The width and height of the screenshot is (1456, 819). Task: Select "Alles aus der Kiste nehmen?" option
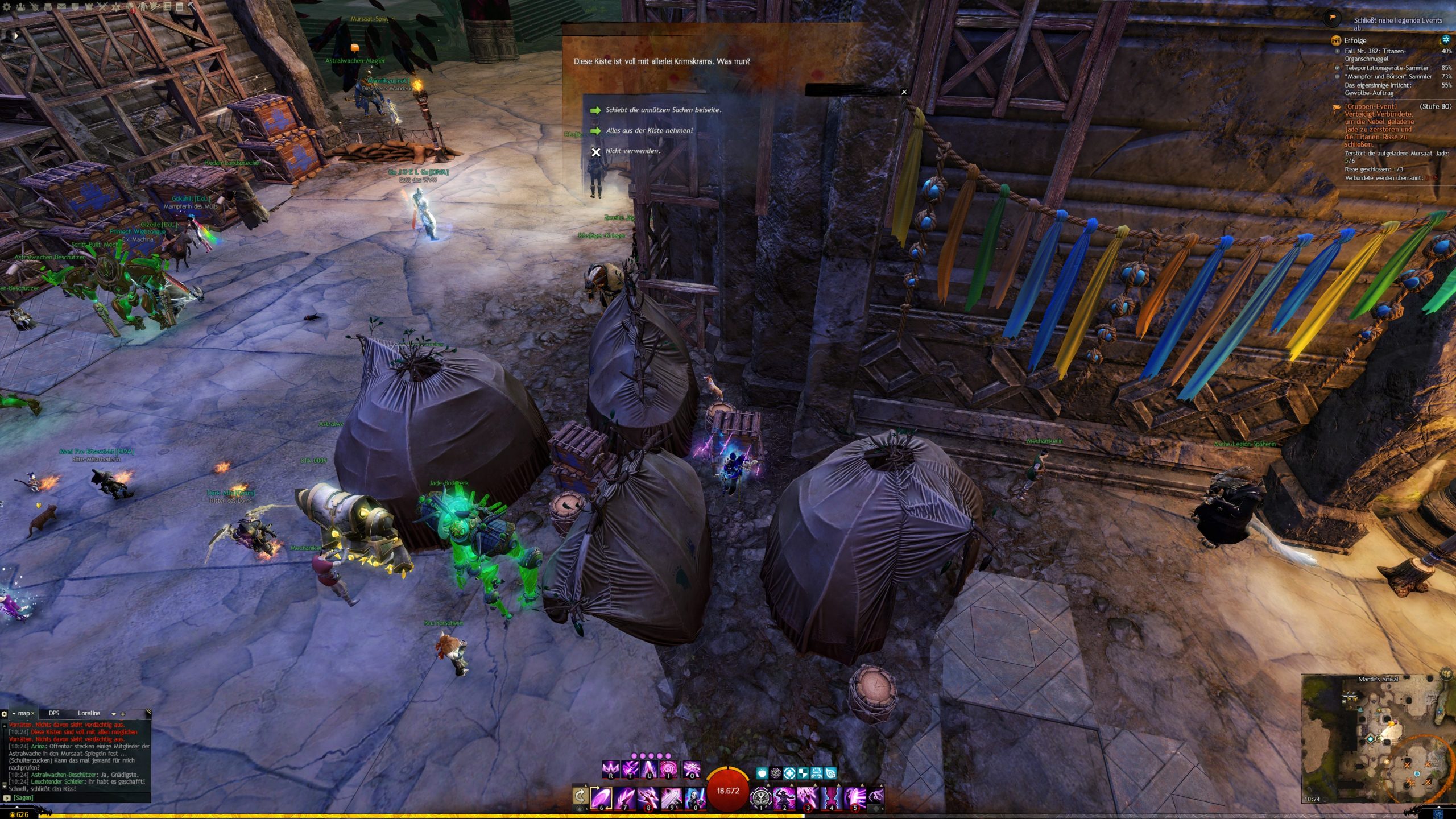coord(649,130)
